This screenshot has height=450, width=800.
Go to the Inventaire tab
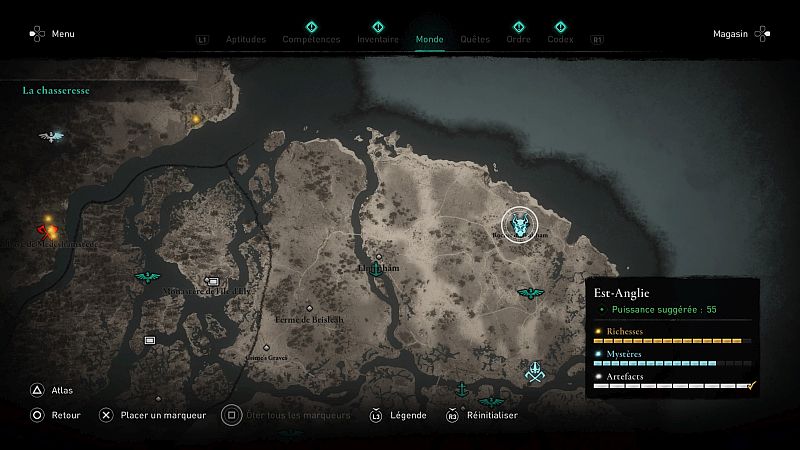coord(377,40)
